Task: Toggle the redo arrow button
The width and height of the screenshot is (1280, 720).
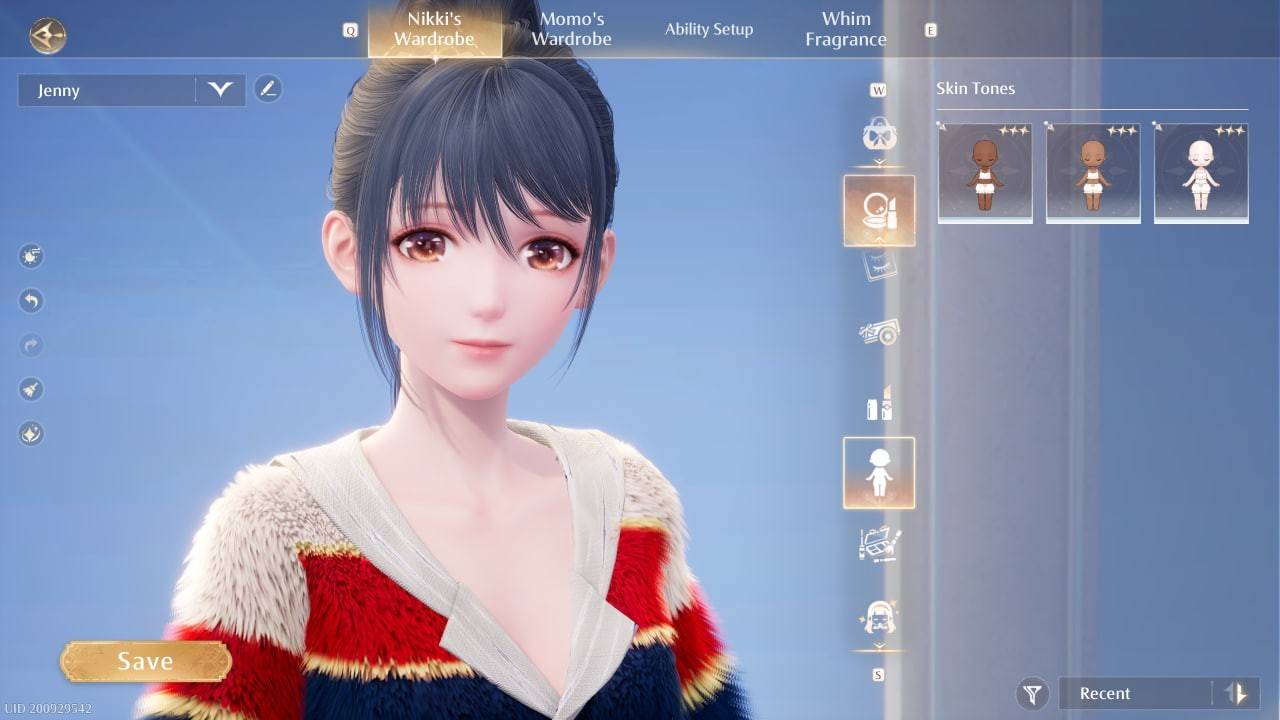Action: [x=30, y=345]
